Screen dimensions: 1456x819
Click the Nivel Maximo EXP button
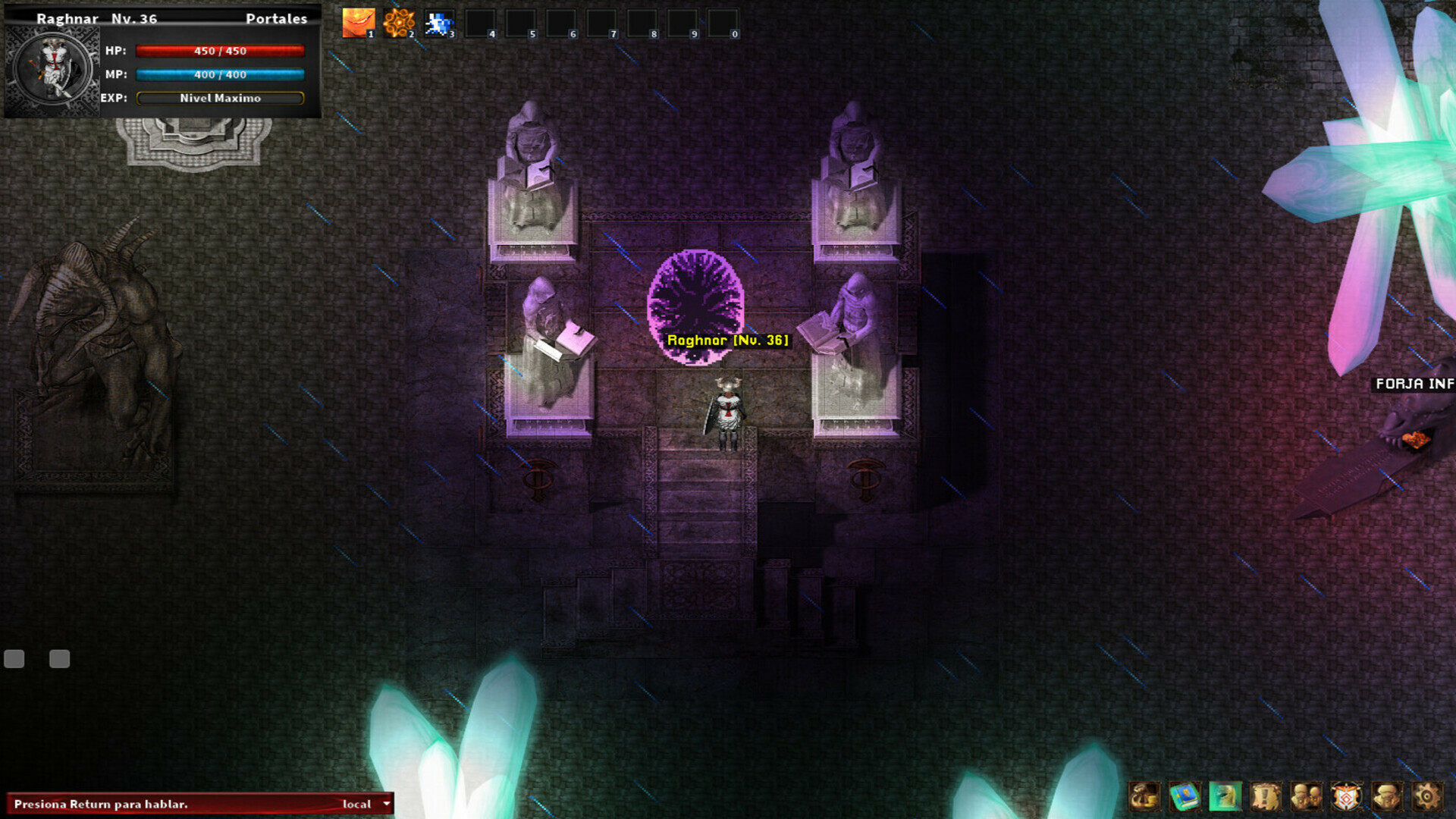(220, 98)
